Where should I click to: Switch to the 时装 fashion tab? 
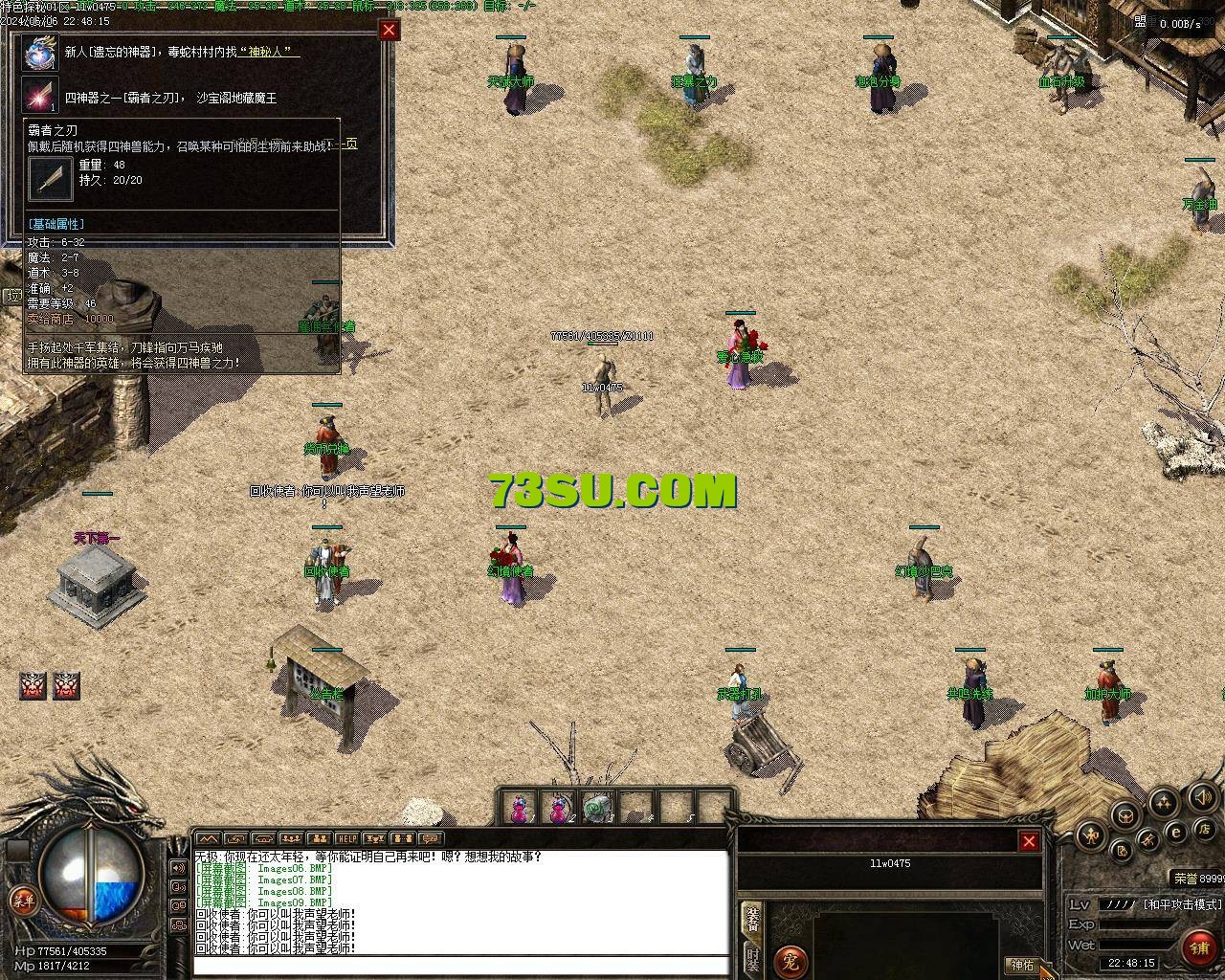pyautogui.click(x=753, y=960)
